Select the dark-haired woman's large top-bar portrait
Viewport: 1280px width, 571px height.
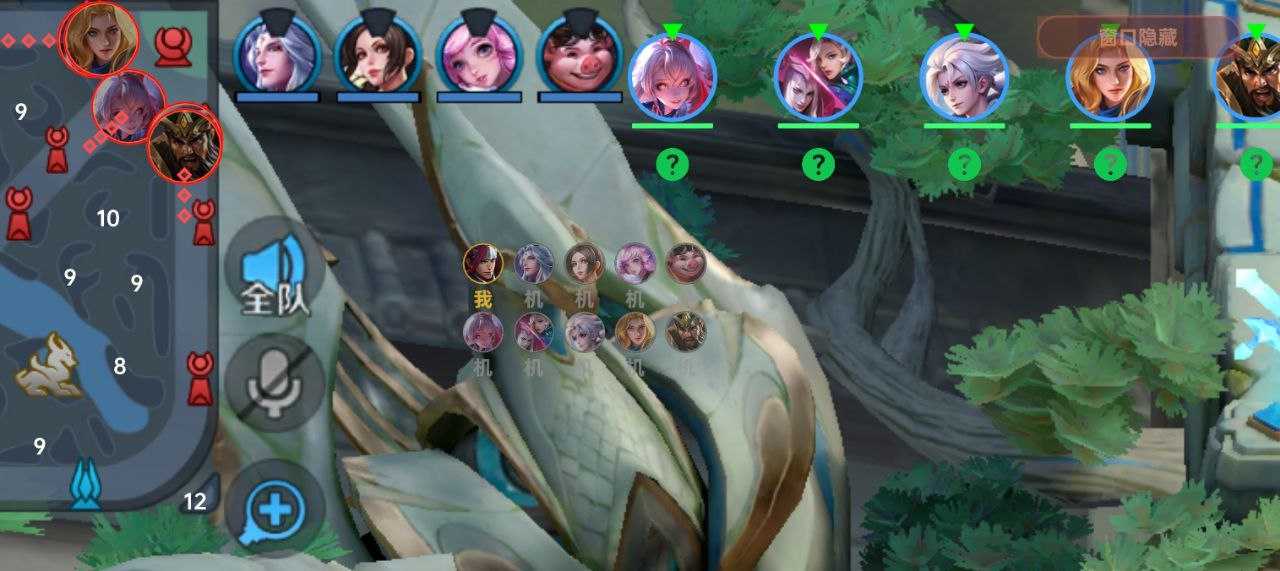[378, 54]
